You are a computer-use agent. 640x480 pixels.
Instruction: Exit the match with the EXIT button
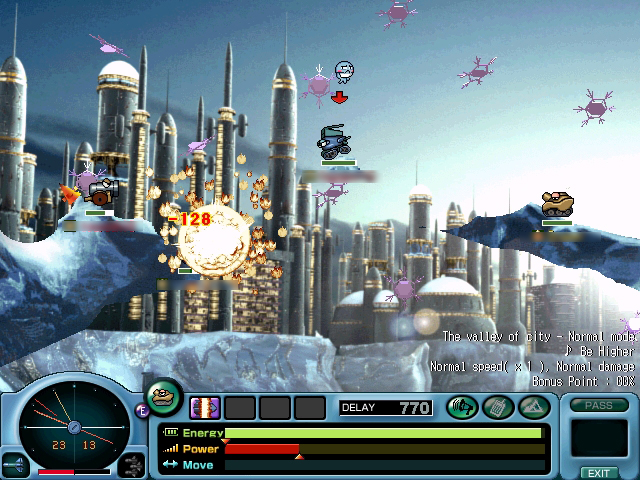tap(599, 472)
